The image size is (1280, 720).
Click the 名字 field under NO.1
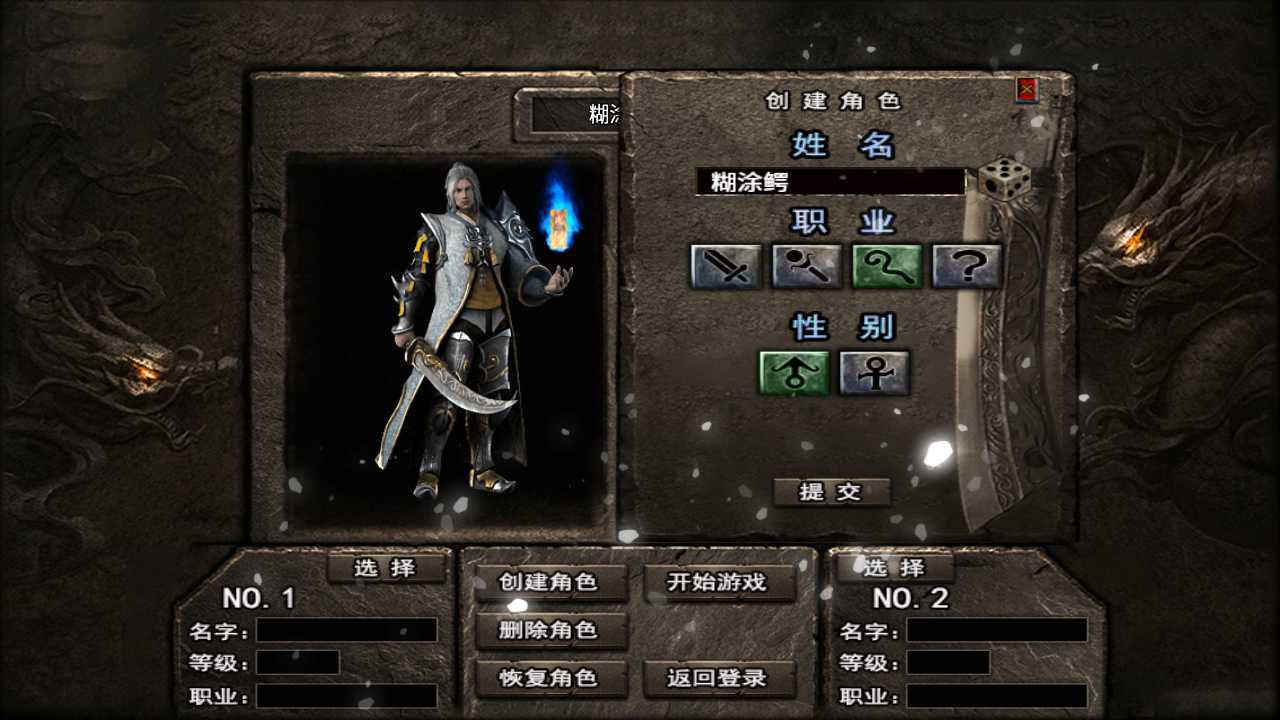345,630
